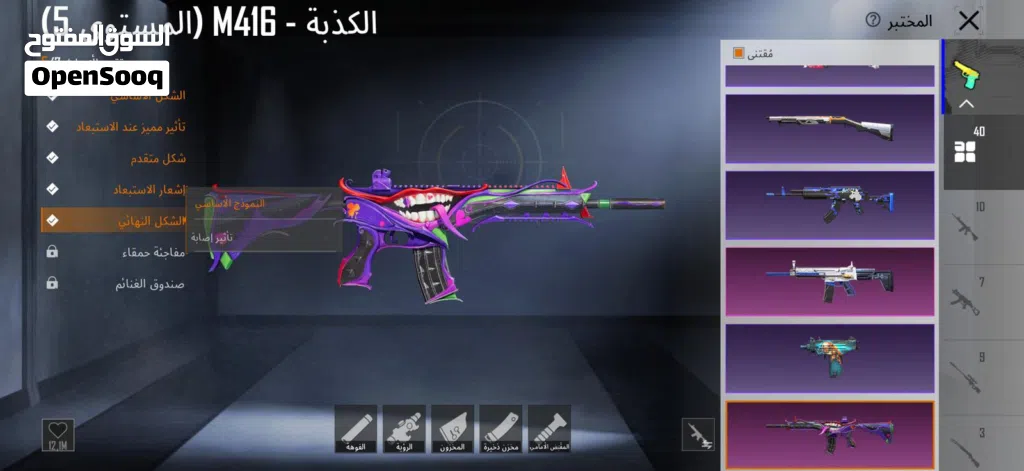Toggle the owned-only orange checkbox
This screenshot has width=1024, height=471.
click(739, 52)
